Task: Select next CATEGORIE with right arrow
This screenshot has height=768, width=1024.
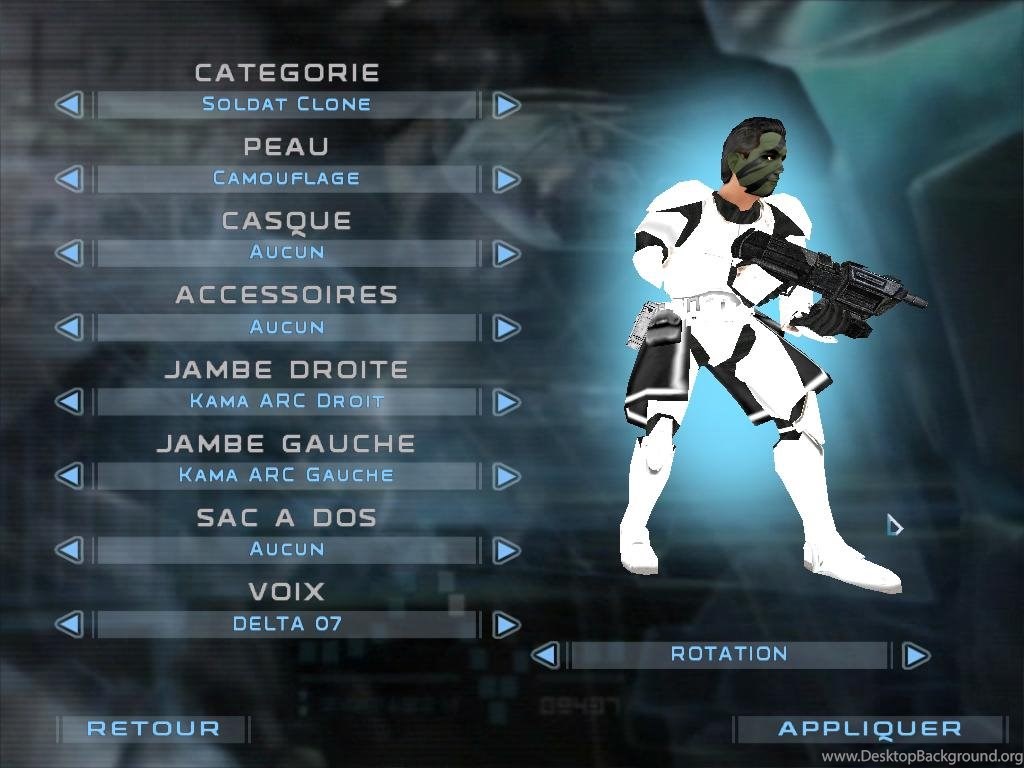Action: pos(506,104)
